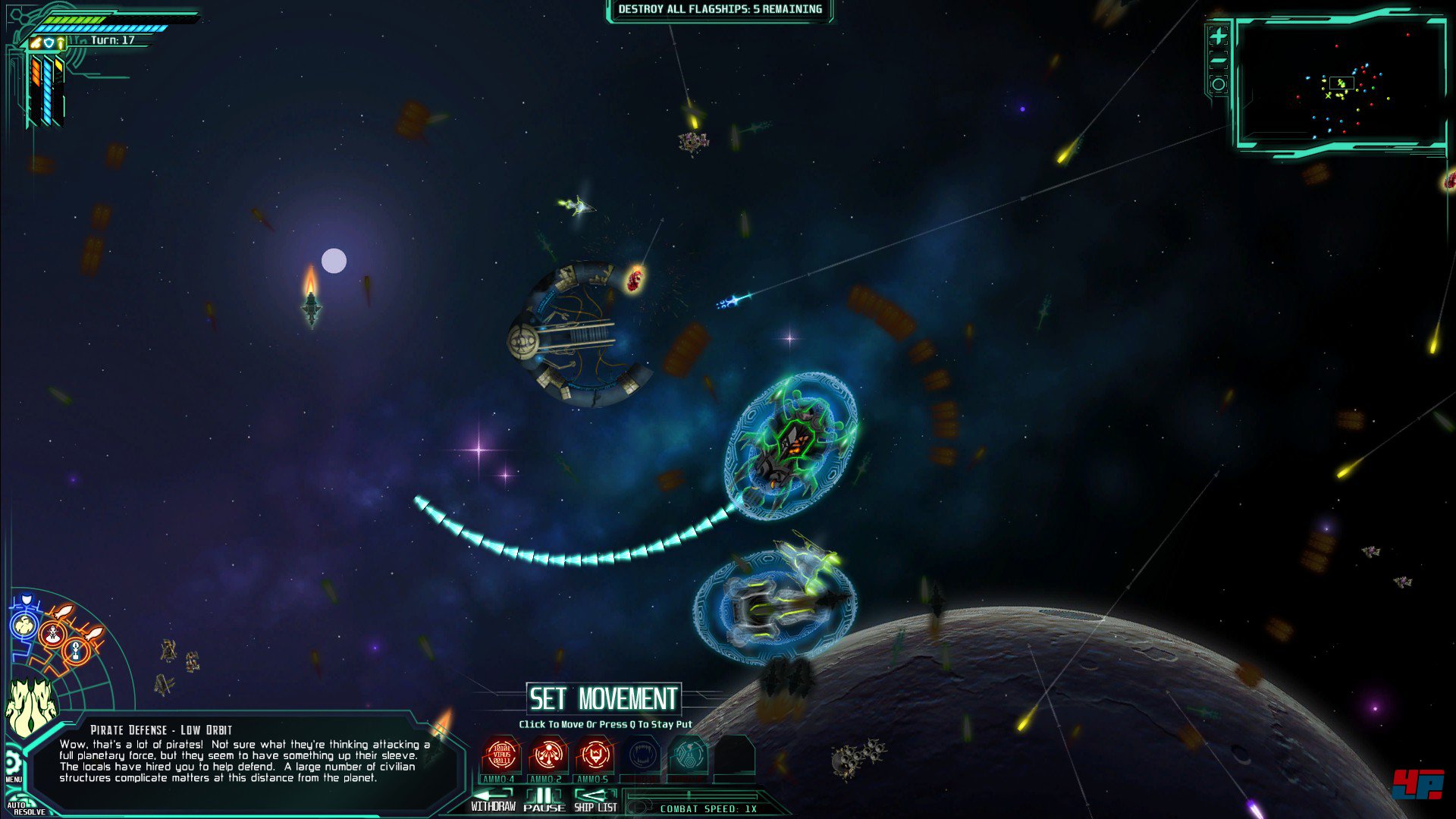Open the Ship List
Viewport: 1456px width, 819px height.
tap(595, 802)
